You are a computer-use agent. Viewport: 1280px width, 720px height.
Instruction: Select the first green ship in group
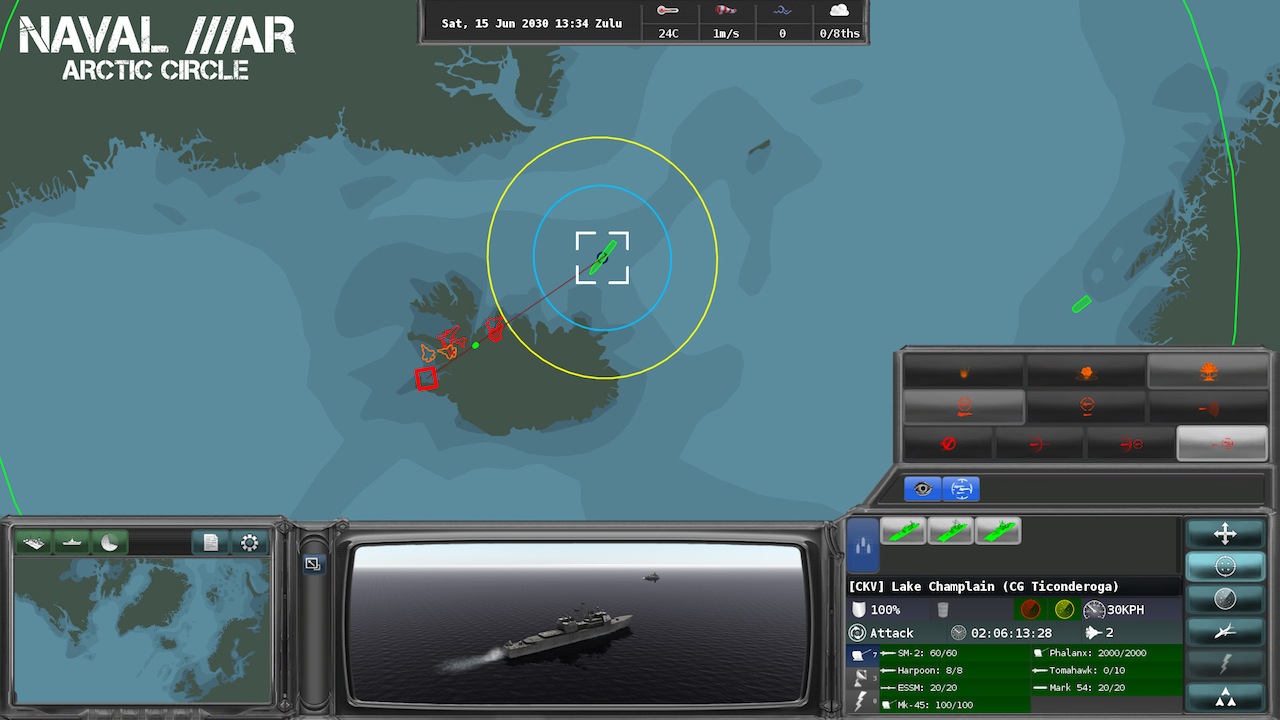pyautogui.click(x=903, y=531)
